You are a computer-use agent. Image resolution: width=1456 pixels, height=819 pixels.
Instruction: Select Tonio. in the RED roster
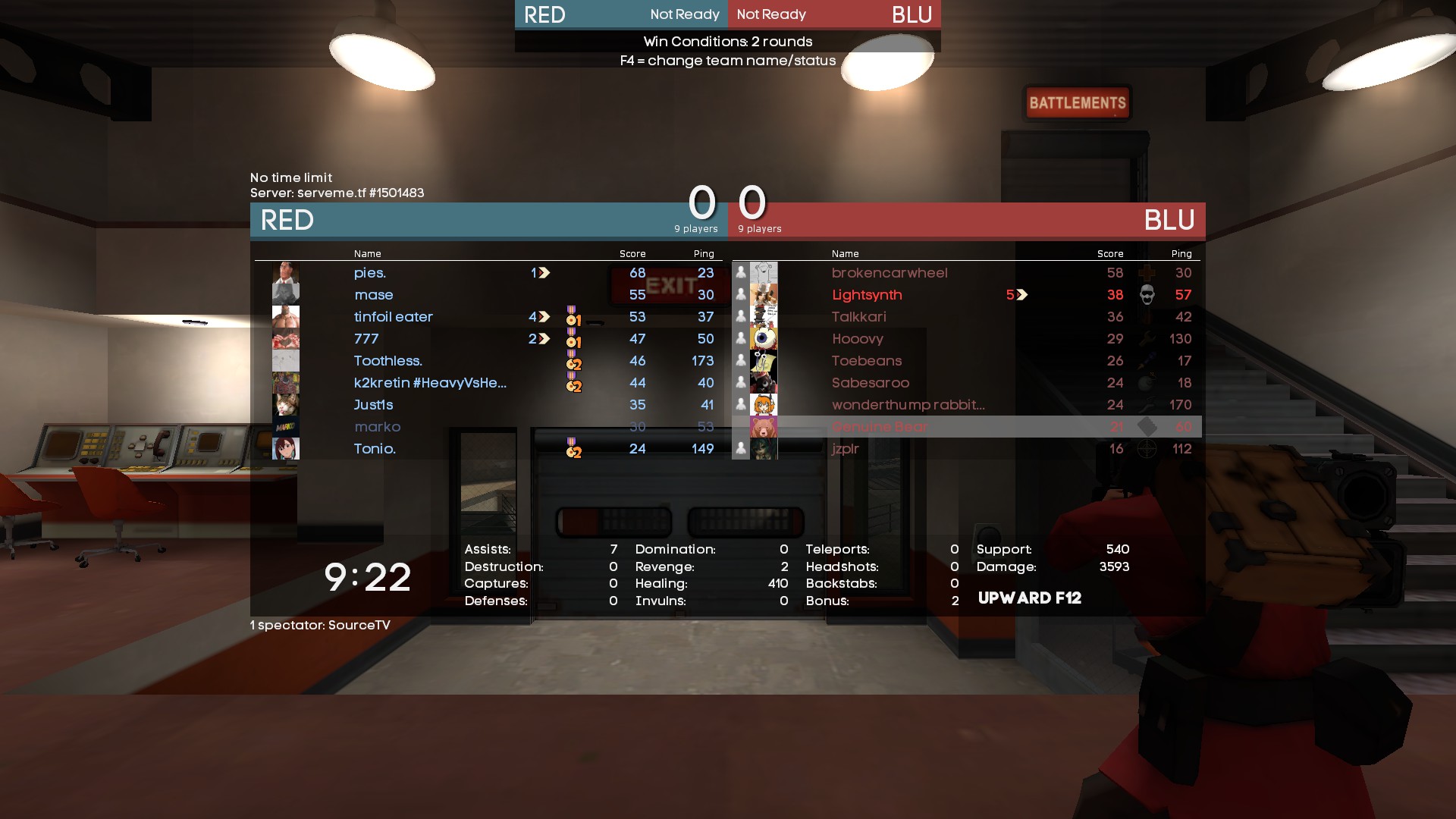click(375, 449)
